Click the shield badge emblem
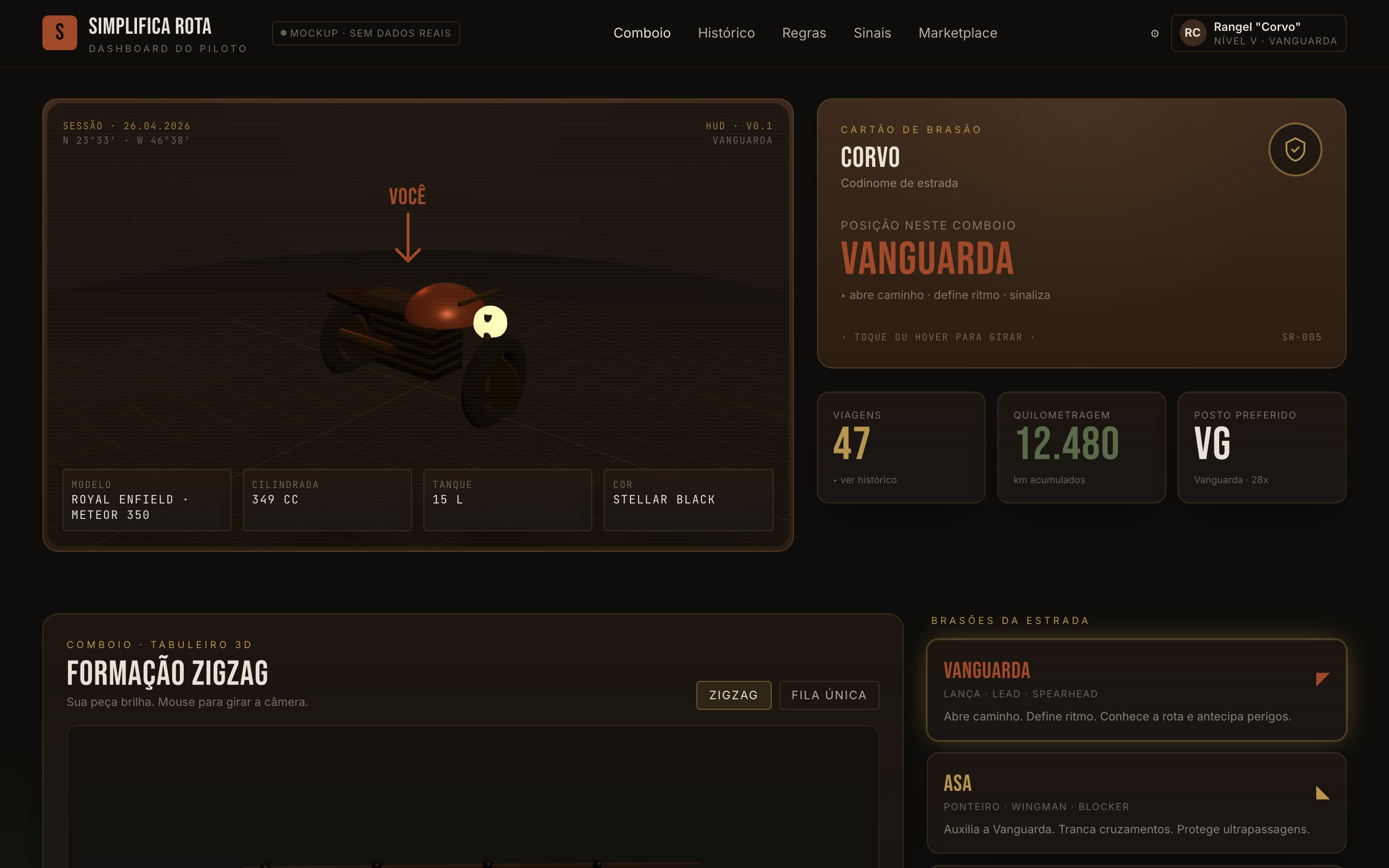The width and height of the screenshot is (1389, 868). tap(1295, 150)
